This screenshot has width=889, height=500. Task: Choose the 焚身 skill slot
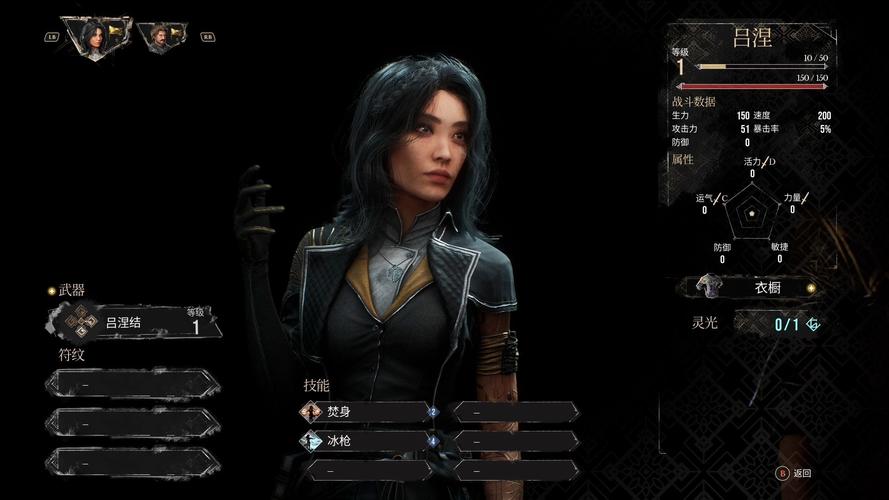point(368,411)
